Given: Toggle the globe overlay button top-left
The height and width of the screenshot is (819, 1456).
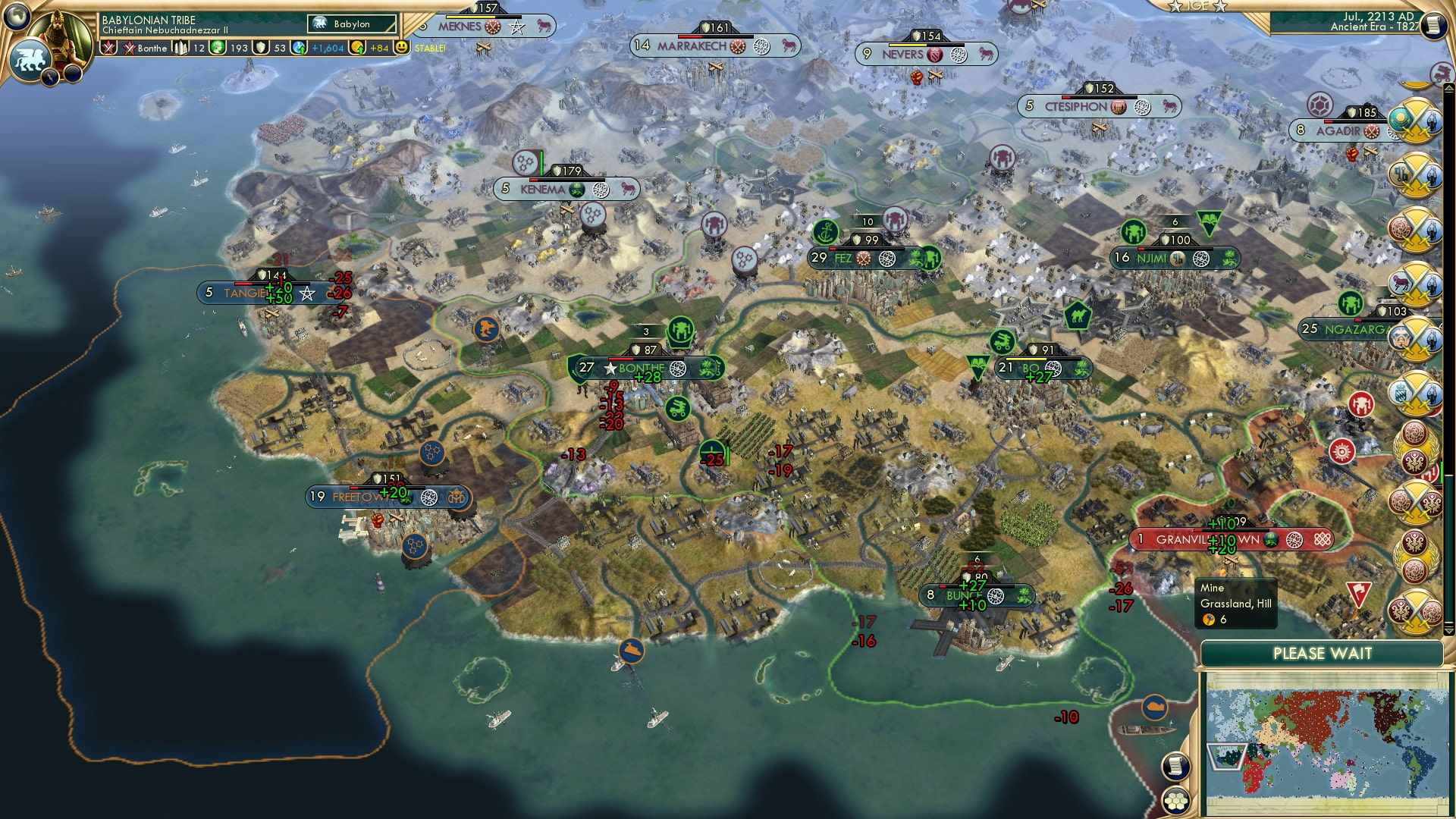Looking at the screenshot, I should 17,19.
